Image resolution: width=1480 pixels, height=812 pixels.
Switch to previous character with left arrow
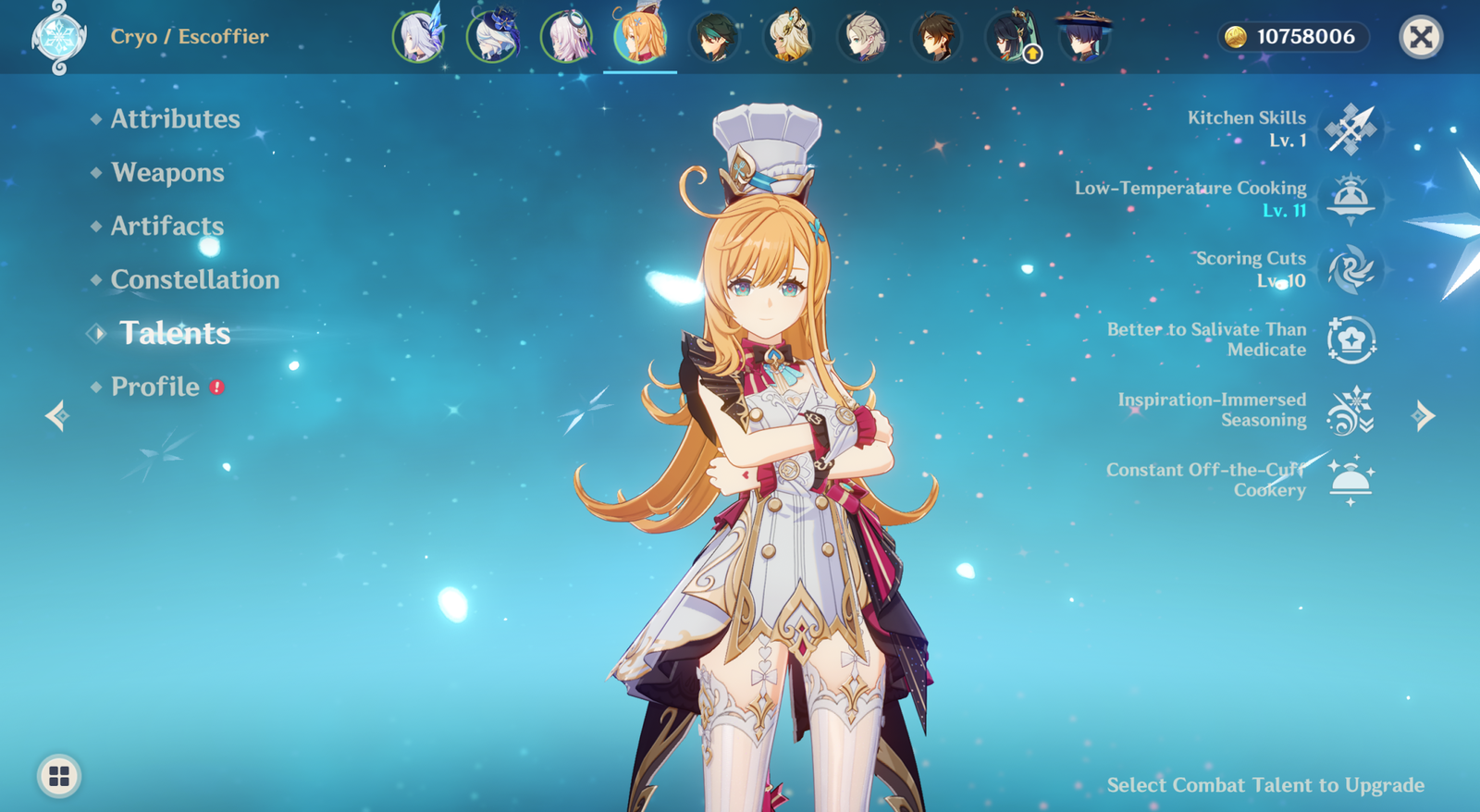(x=57, y=416)
